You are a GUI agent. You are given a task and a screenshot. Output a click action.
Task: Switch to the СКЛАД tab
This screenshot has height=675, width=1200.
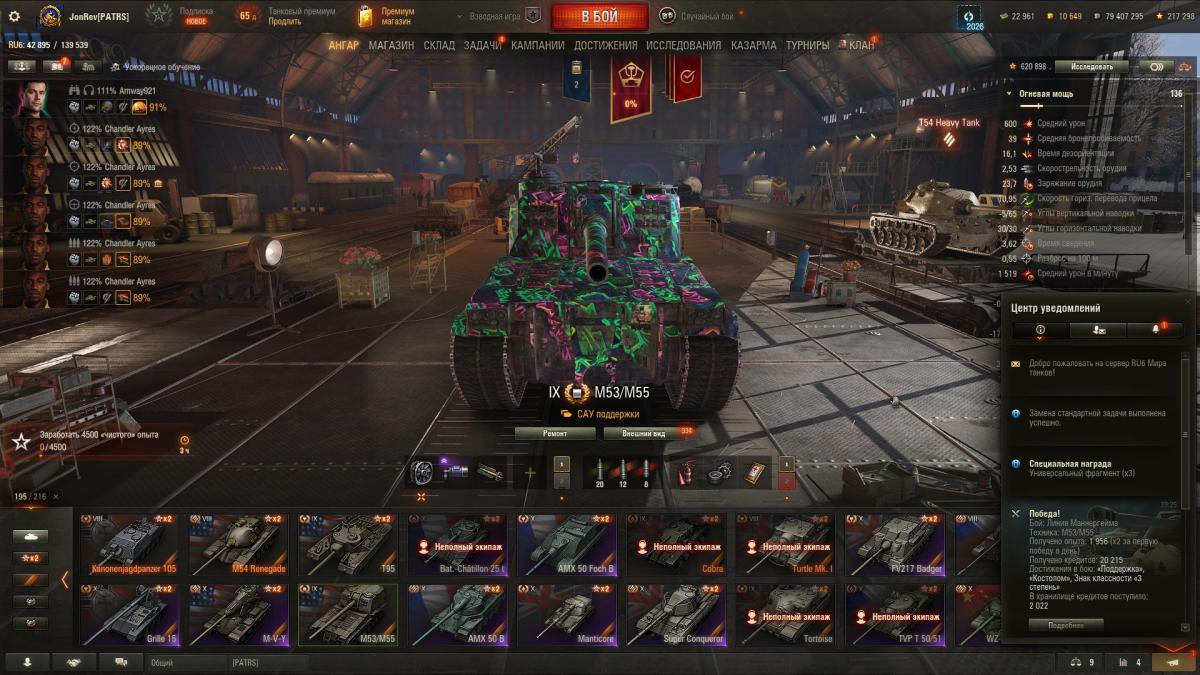439,45
